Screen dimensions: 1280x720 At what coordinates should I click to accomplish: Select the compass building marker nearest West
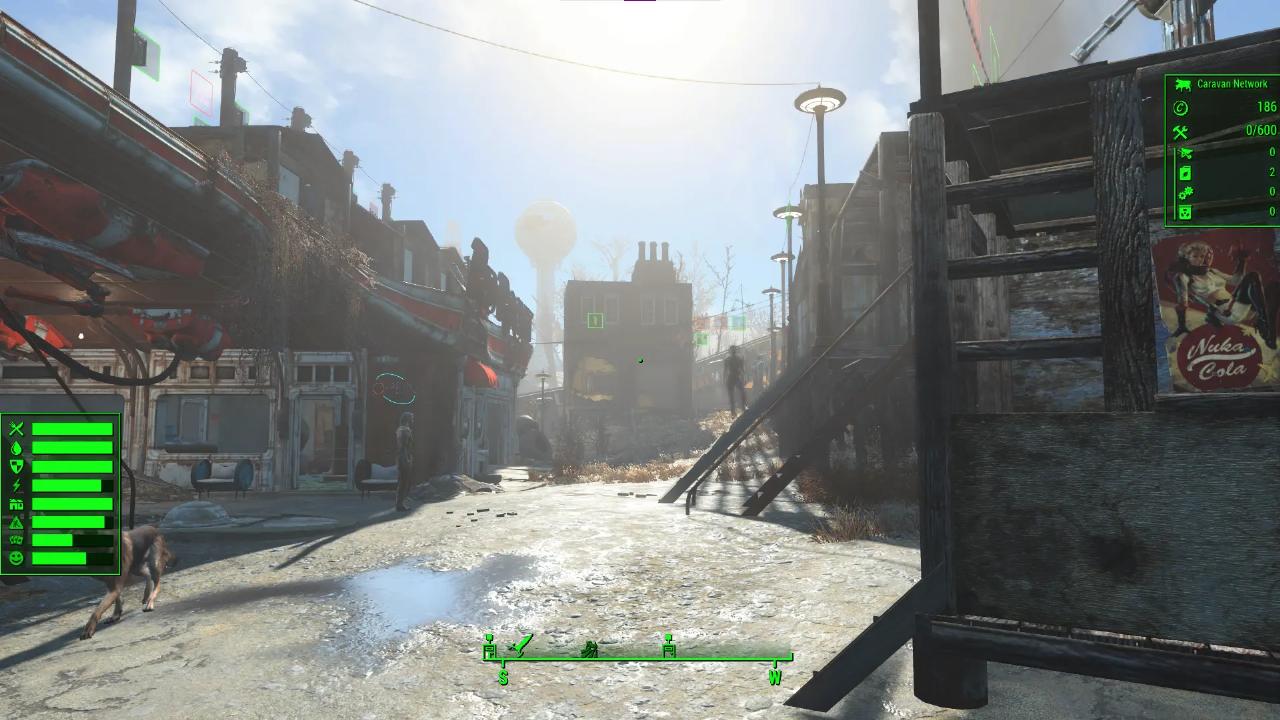coord(669,648)
